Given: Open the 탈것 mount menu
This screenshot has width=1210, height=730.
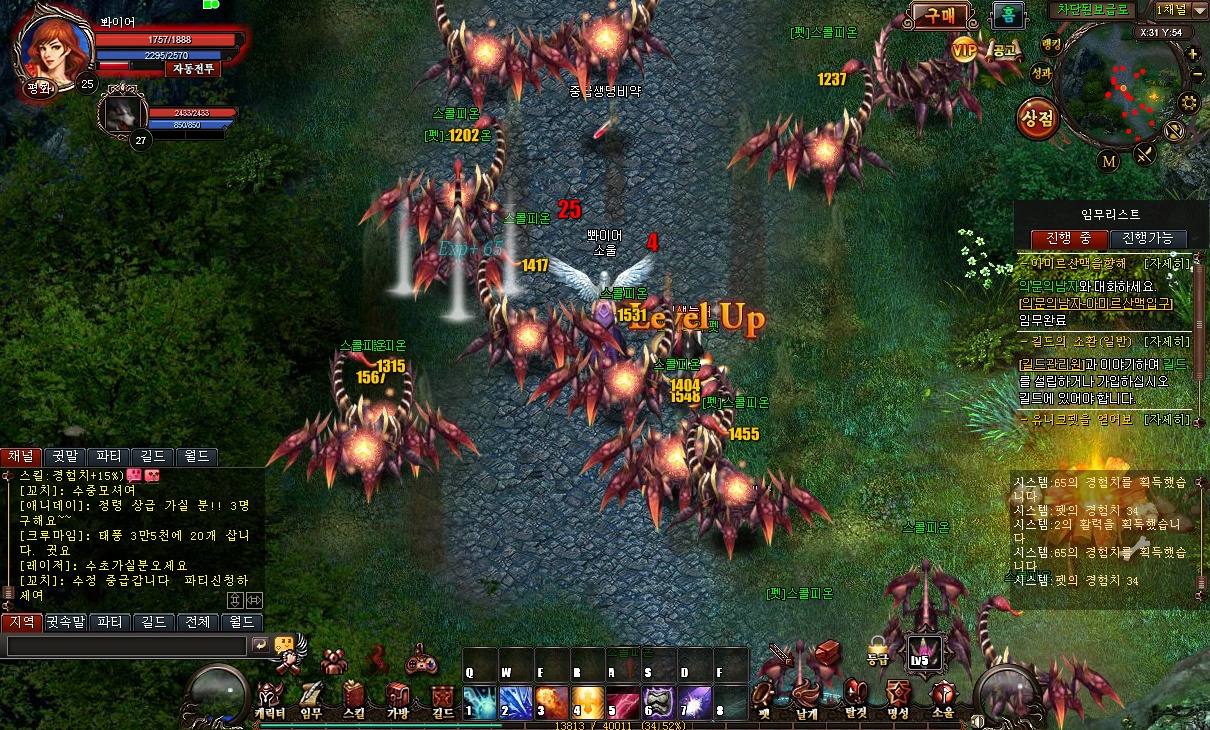Looking at the screenshot, I should coord(855,700).
